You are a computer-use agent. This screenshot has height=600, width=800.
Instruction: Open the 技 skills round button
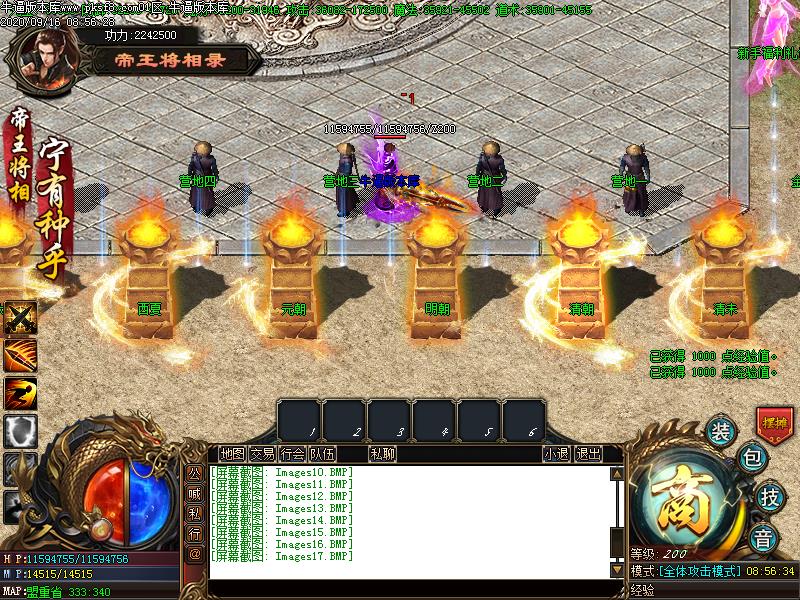tap(769, 497)
